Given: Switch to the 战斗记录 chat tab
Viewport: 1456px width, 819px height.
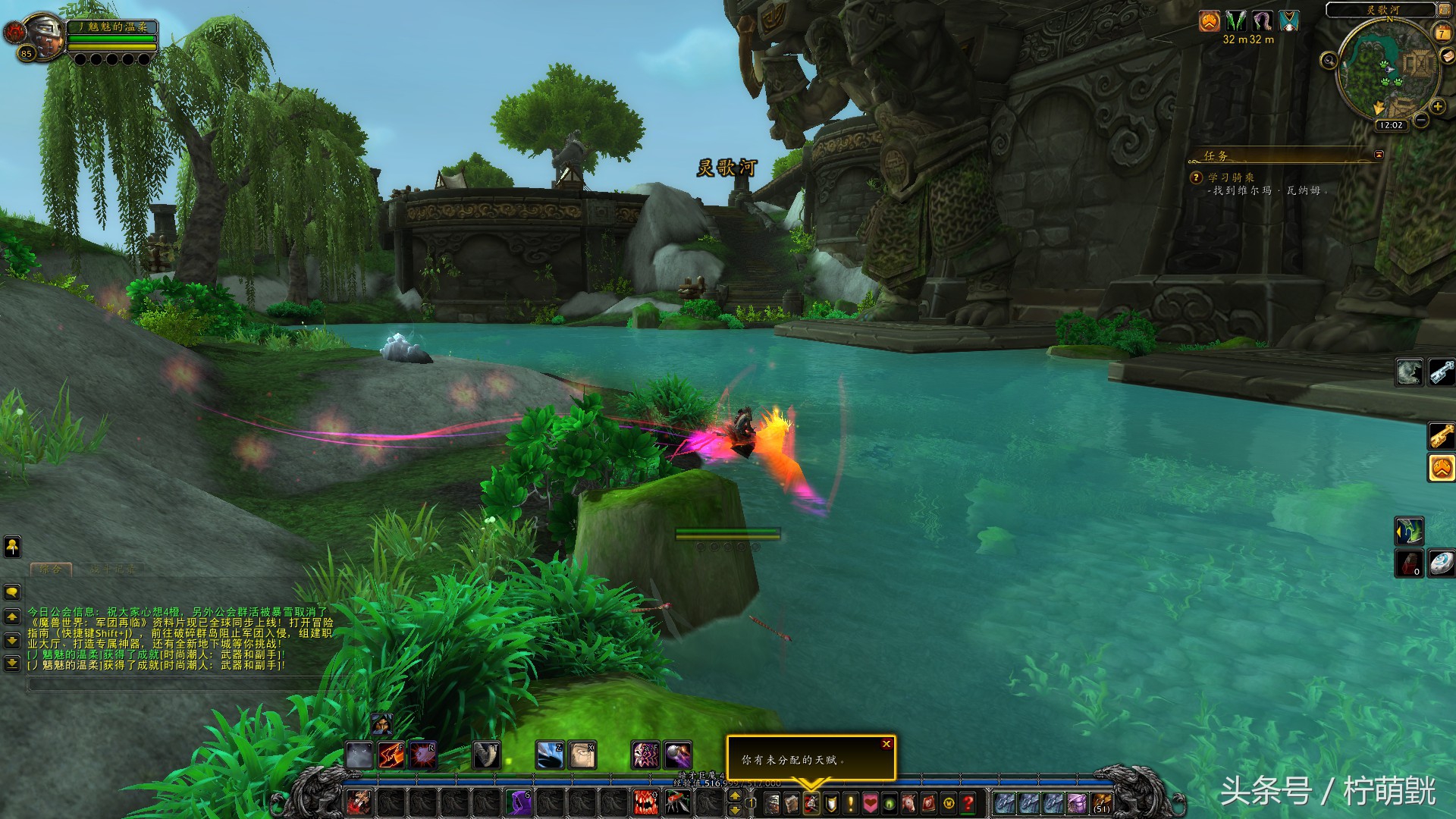Looking at the screenshot, I should point(112,569).
